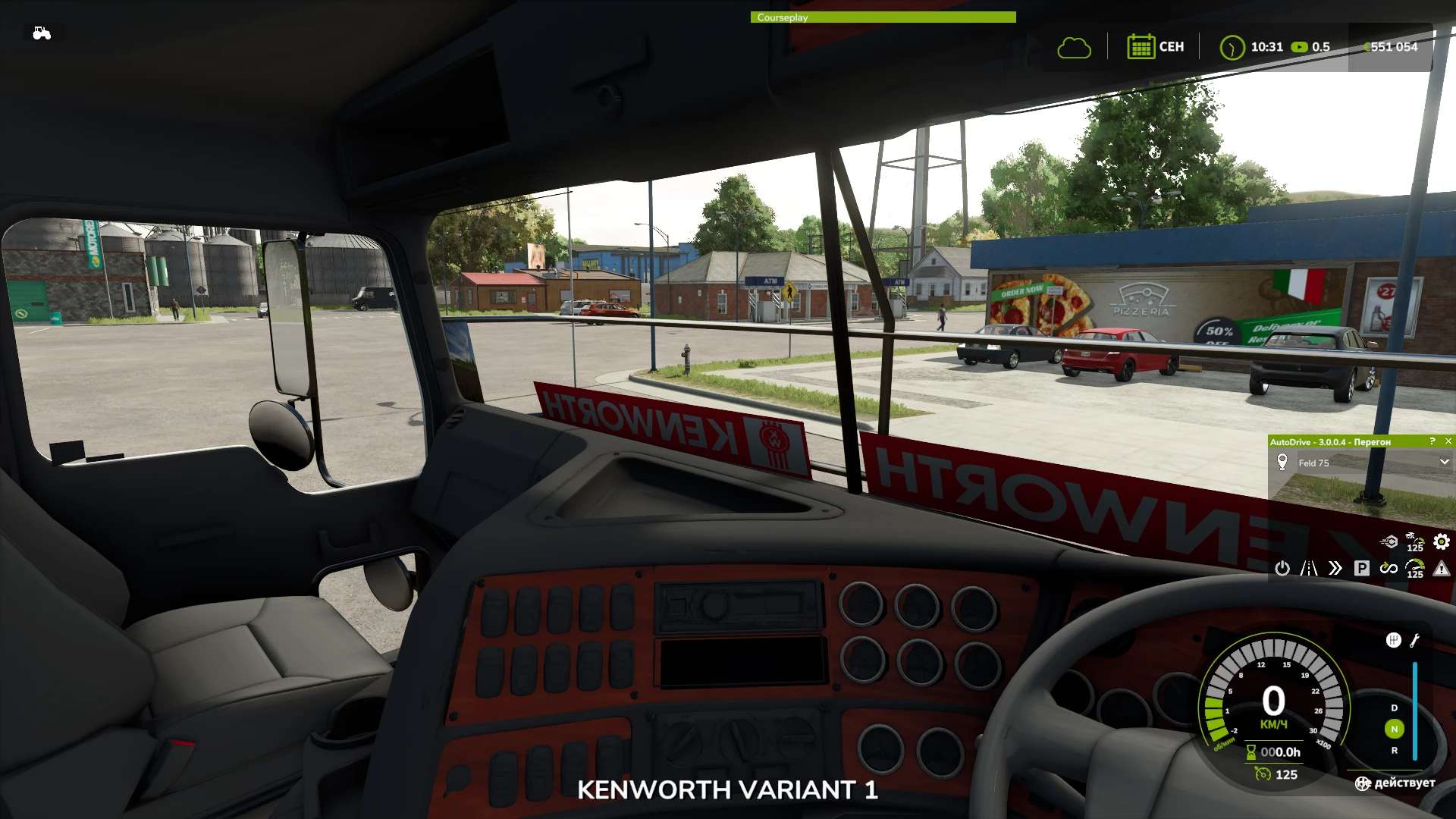Click the hexagon speed icon in AutoDrive

[x=1389, y=541]
